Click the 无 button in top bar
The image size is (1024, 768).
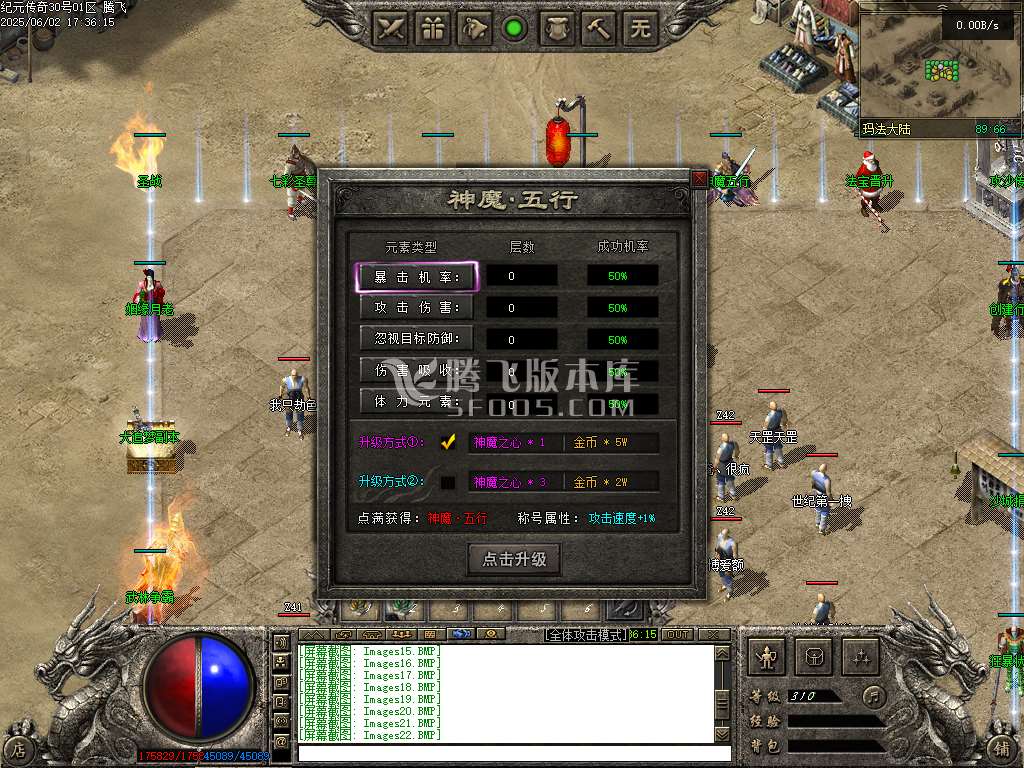pos(640,28)
